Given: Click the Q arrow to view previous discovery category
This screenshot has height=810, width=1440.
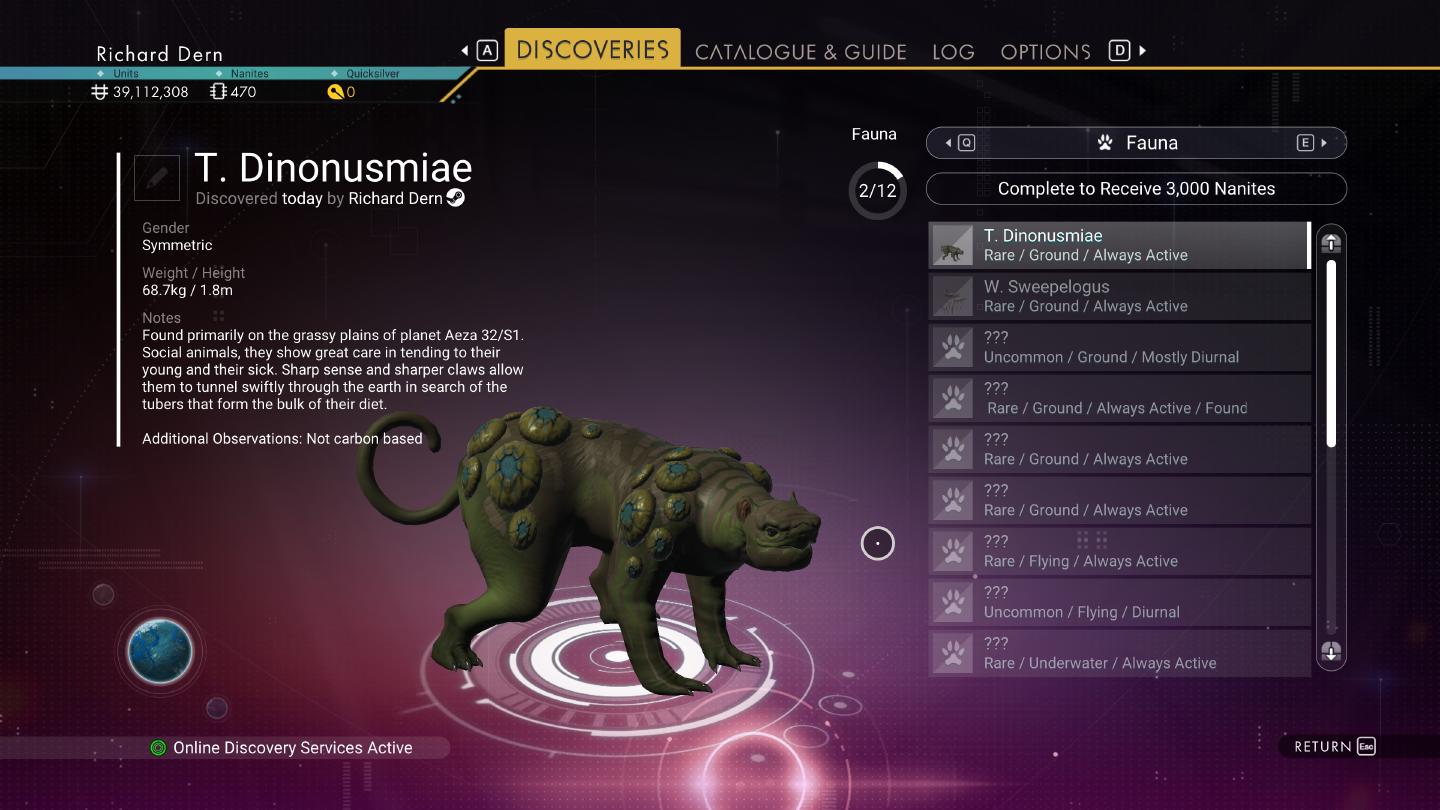Looking at the screenshot, I should (x=957, y=142).
